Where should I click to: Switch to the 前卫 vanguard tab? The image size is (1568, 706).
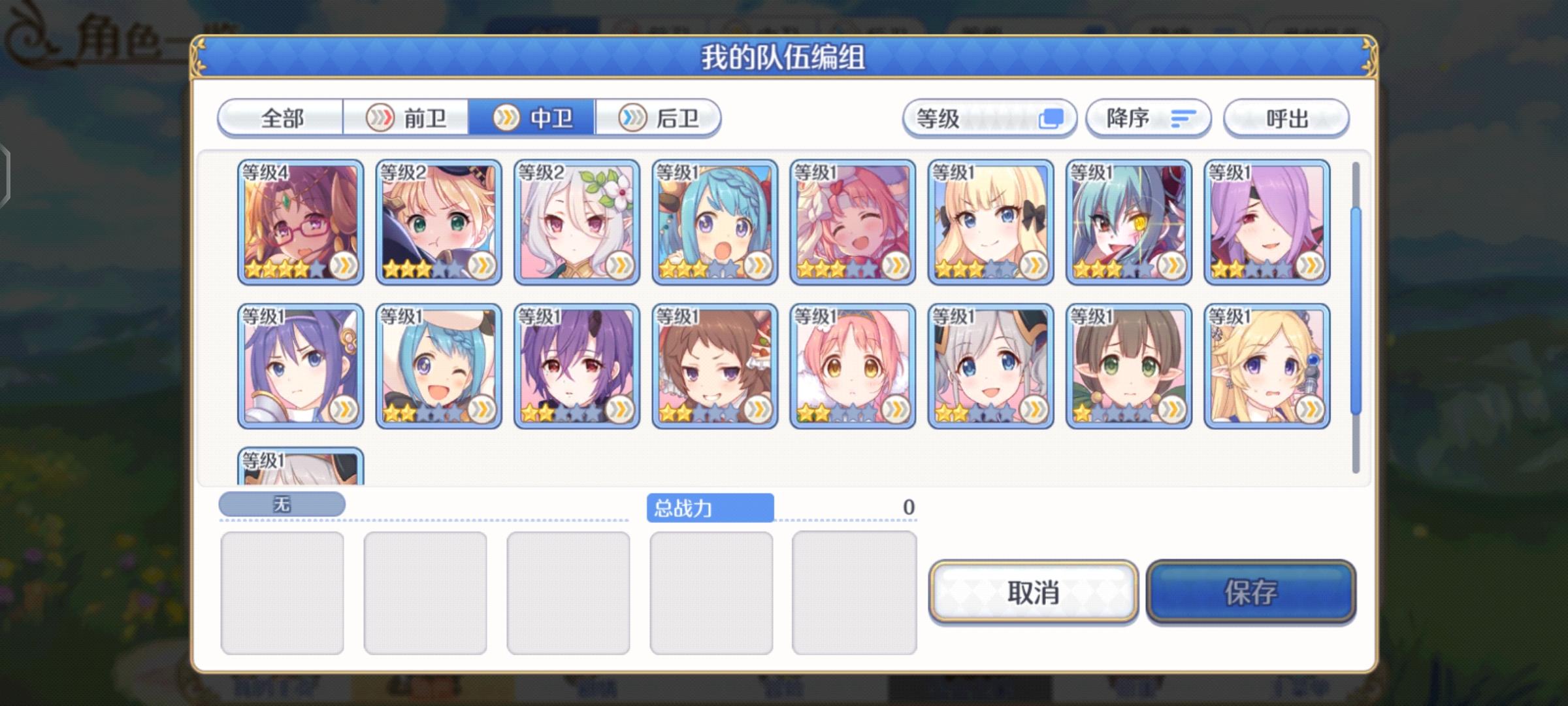[x=421, y=118]
